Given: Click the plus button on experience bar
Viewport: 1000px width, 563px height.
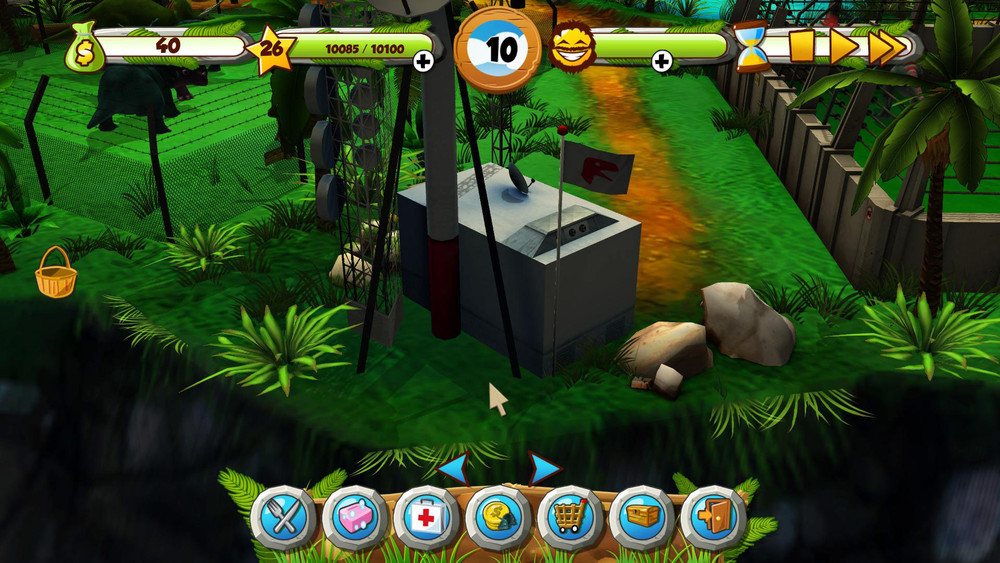Looking at the screenshot, I should point(423,62).
